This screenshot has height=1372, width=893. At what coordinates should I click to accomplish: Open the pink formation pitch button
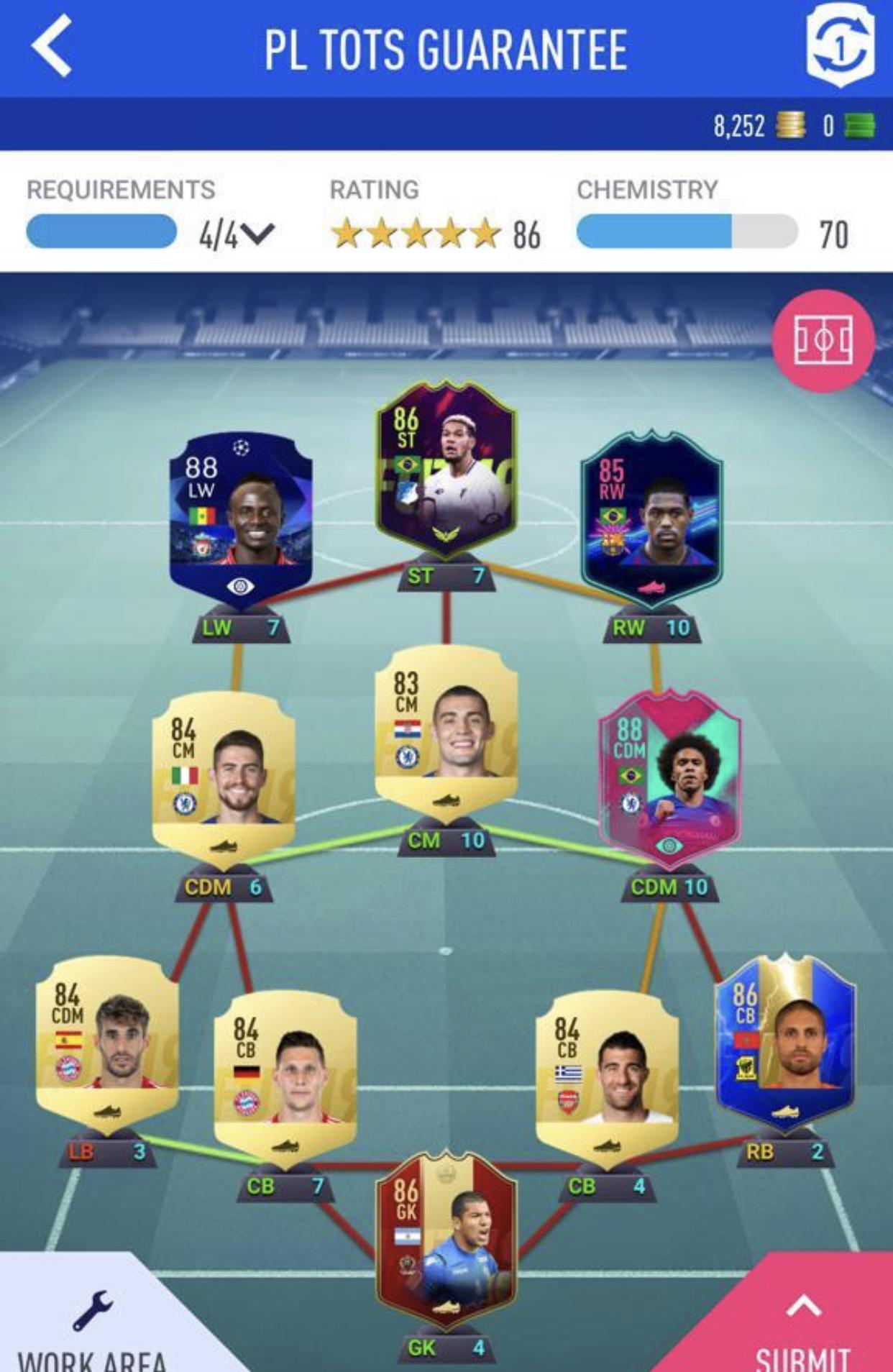pos(823,340)
